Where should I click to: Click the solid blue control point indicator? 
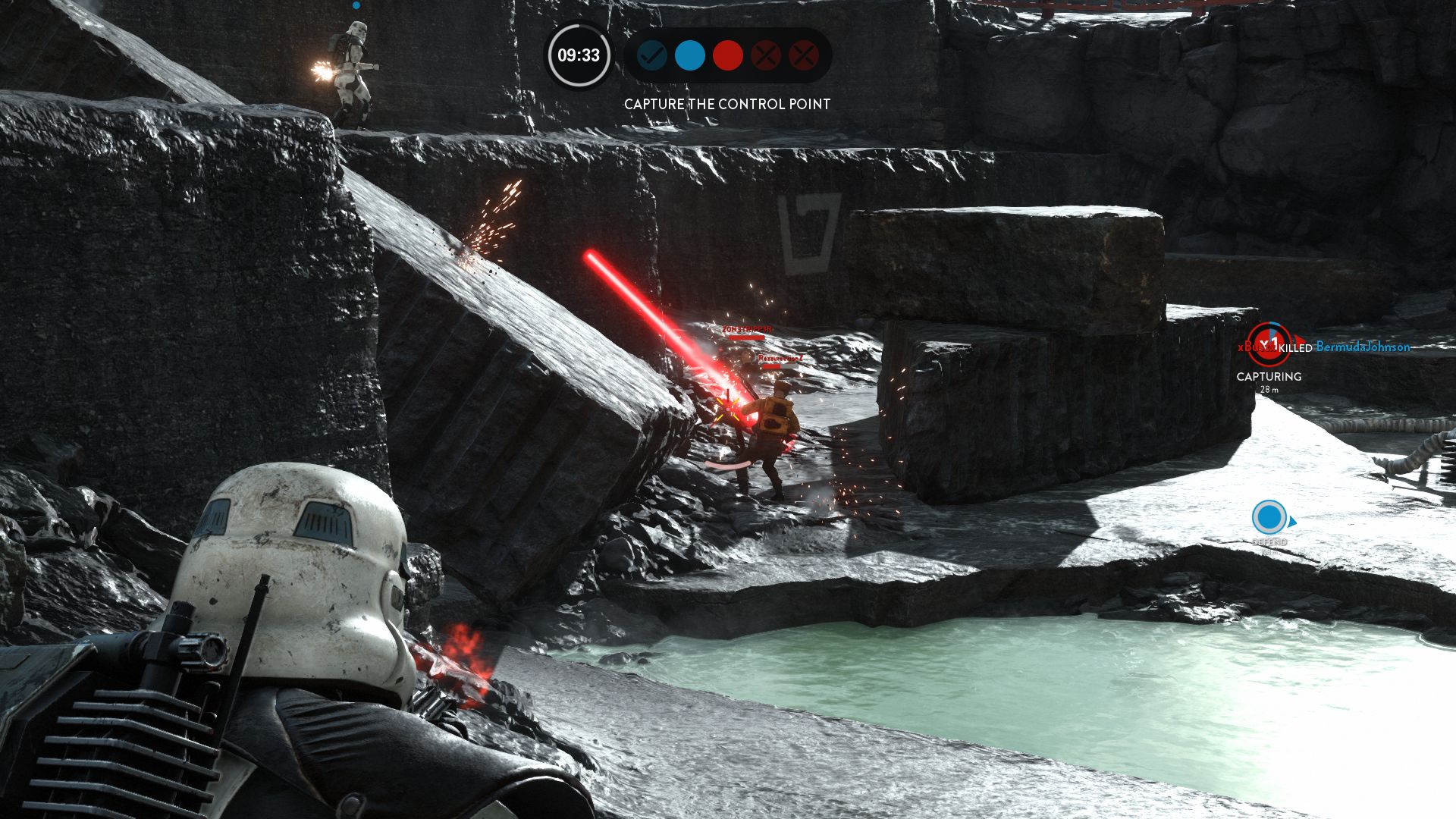pos(689,55)
